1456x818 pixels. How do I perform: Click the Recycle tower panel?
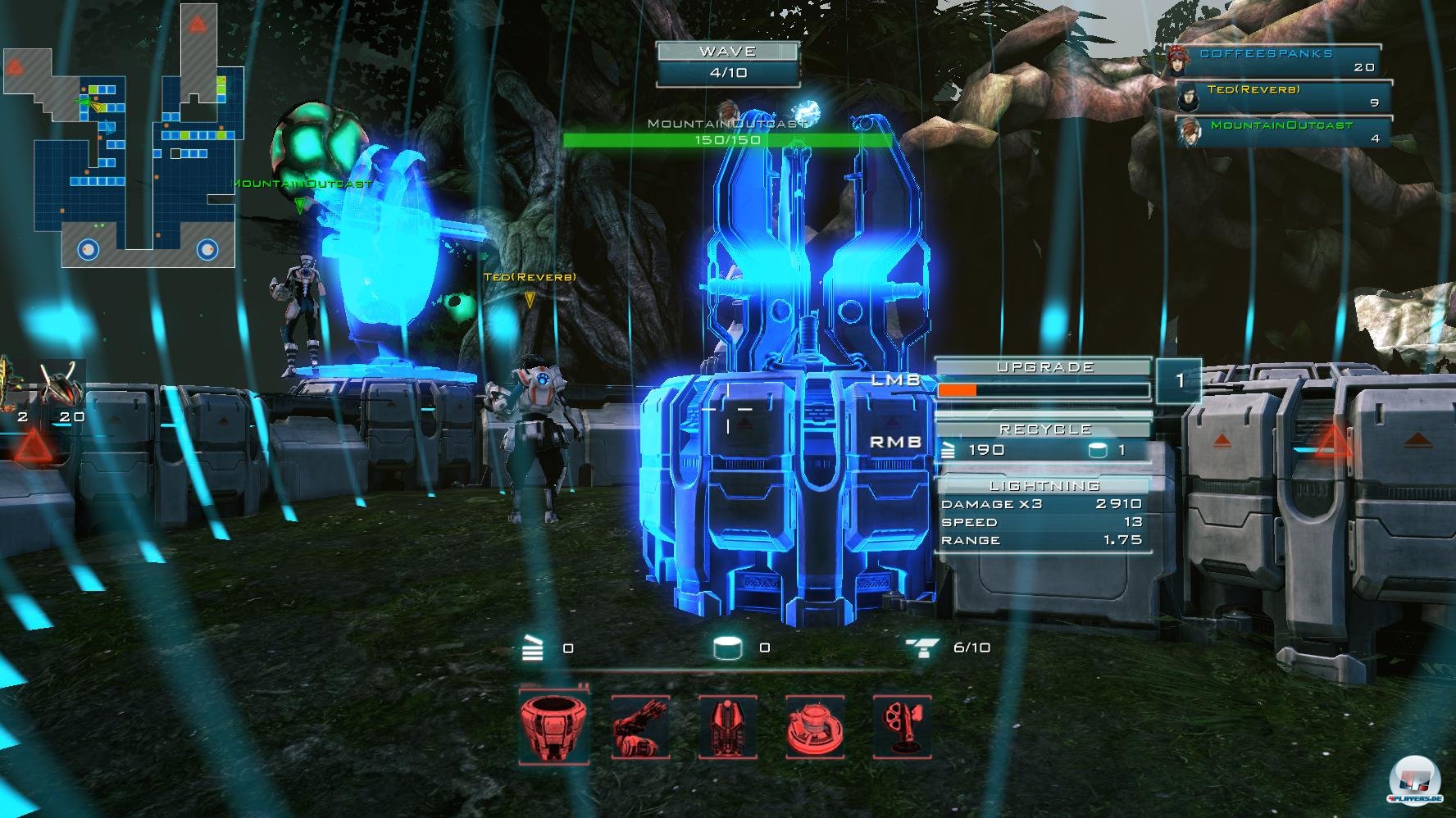(1044, 441)
